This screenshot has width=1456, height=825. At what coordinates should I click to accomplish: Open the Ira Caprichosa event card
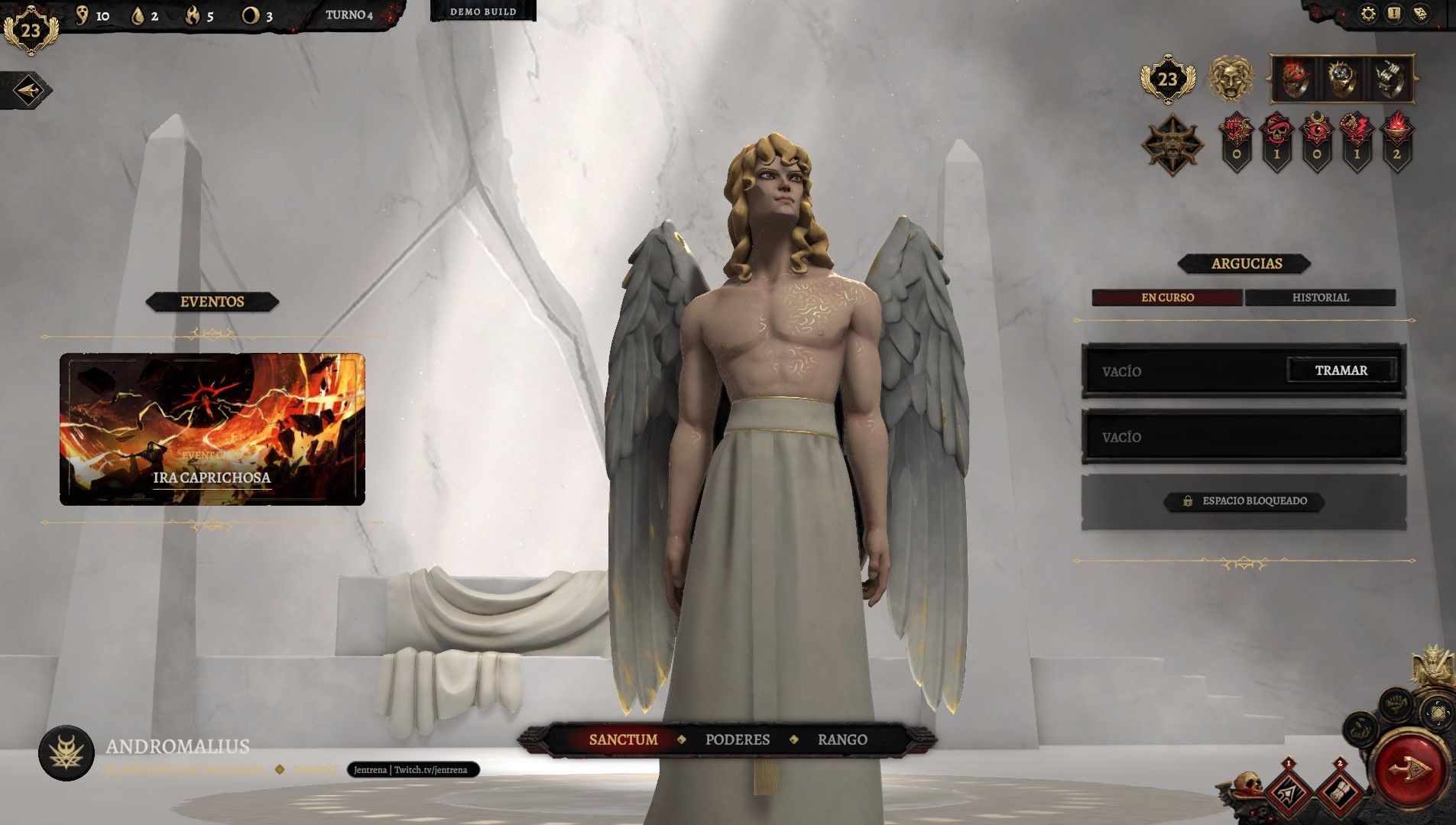tap(212, 429)
